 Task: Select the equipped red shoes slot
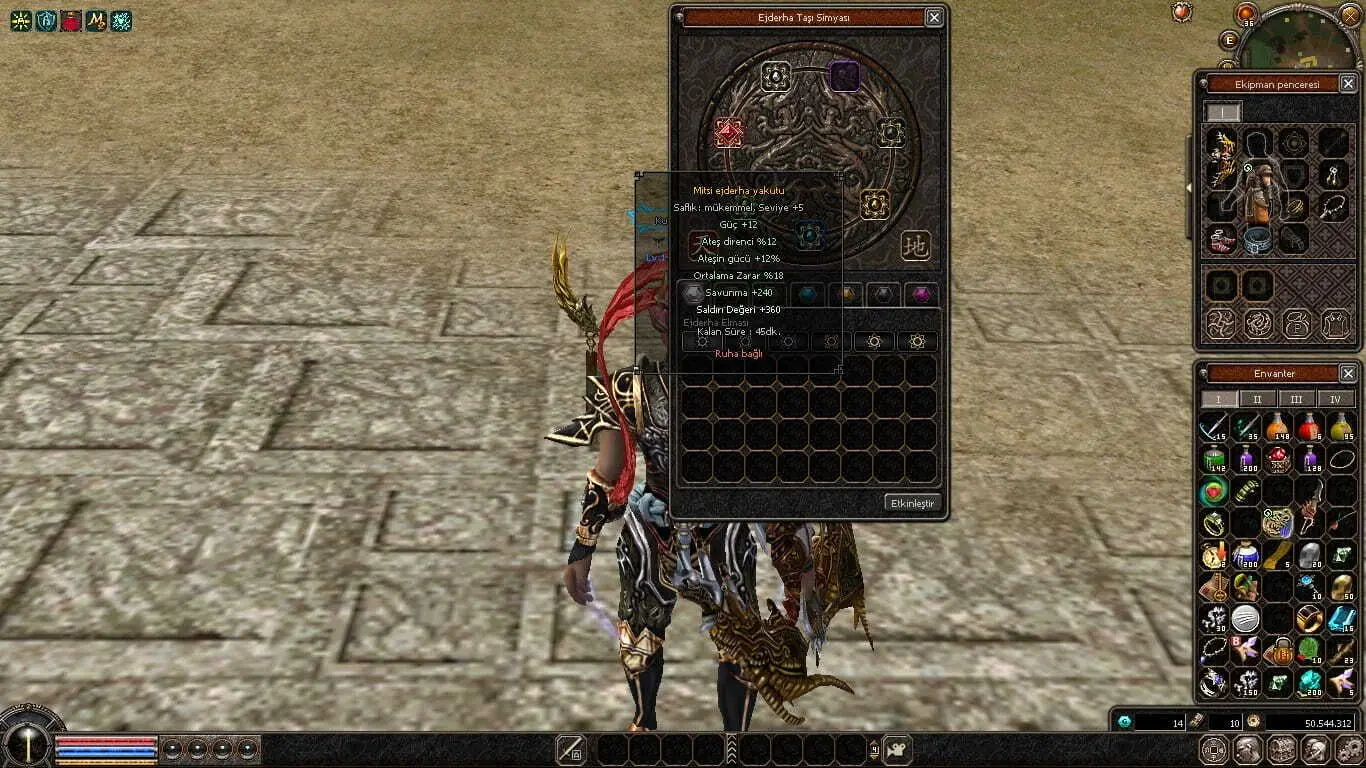point(1221,240)
